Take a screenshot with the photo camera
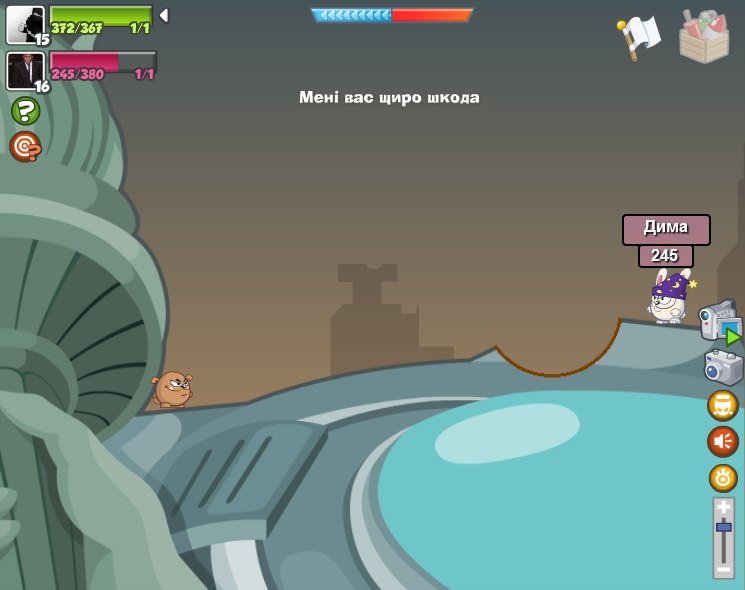The height and width of the screenshot is (590, 745). pos(723,367)
